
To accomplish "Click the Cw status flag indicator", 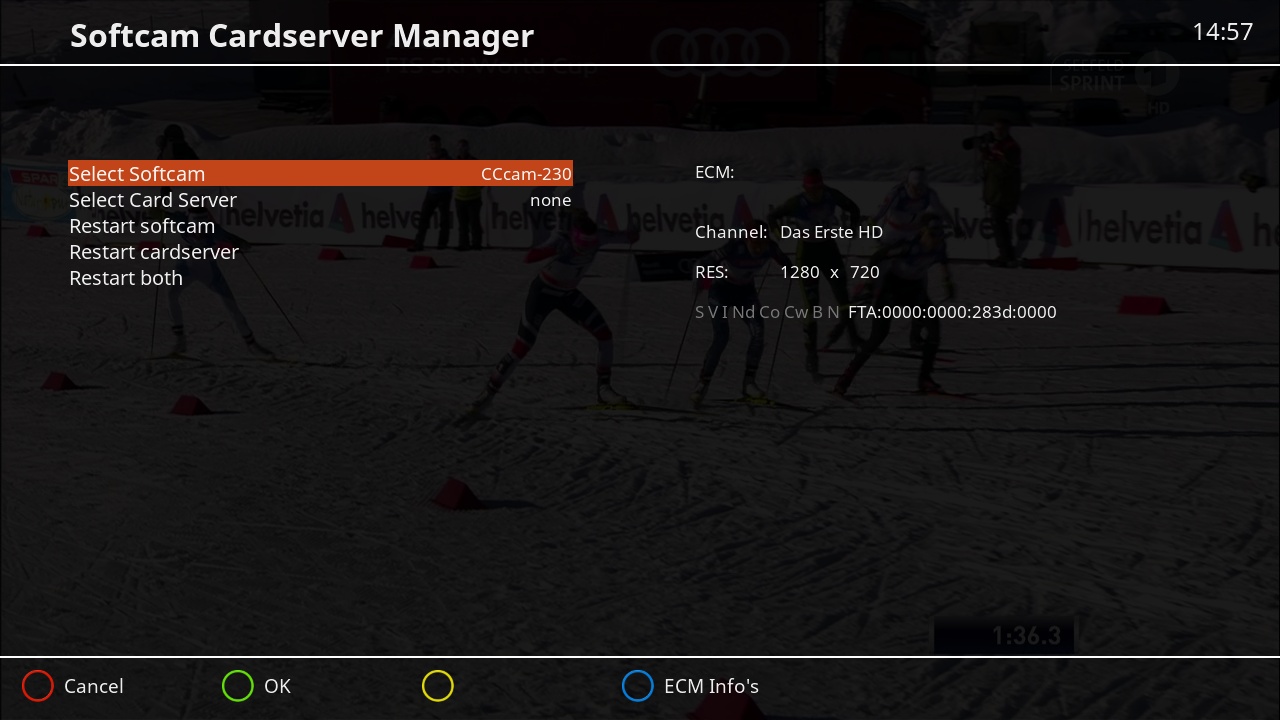I will [795, 312].
